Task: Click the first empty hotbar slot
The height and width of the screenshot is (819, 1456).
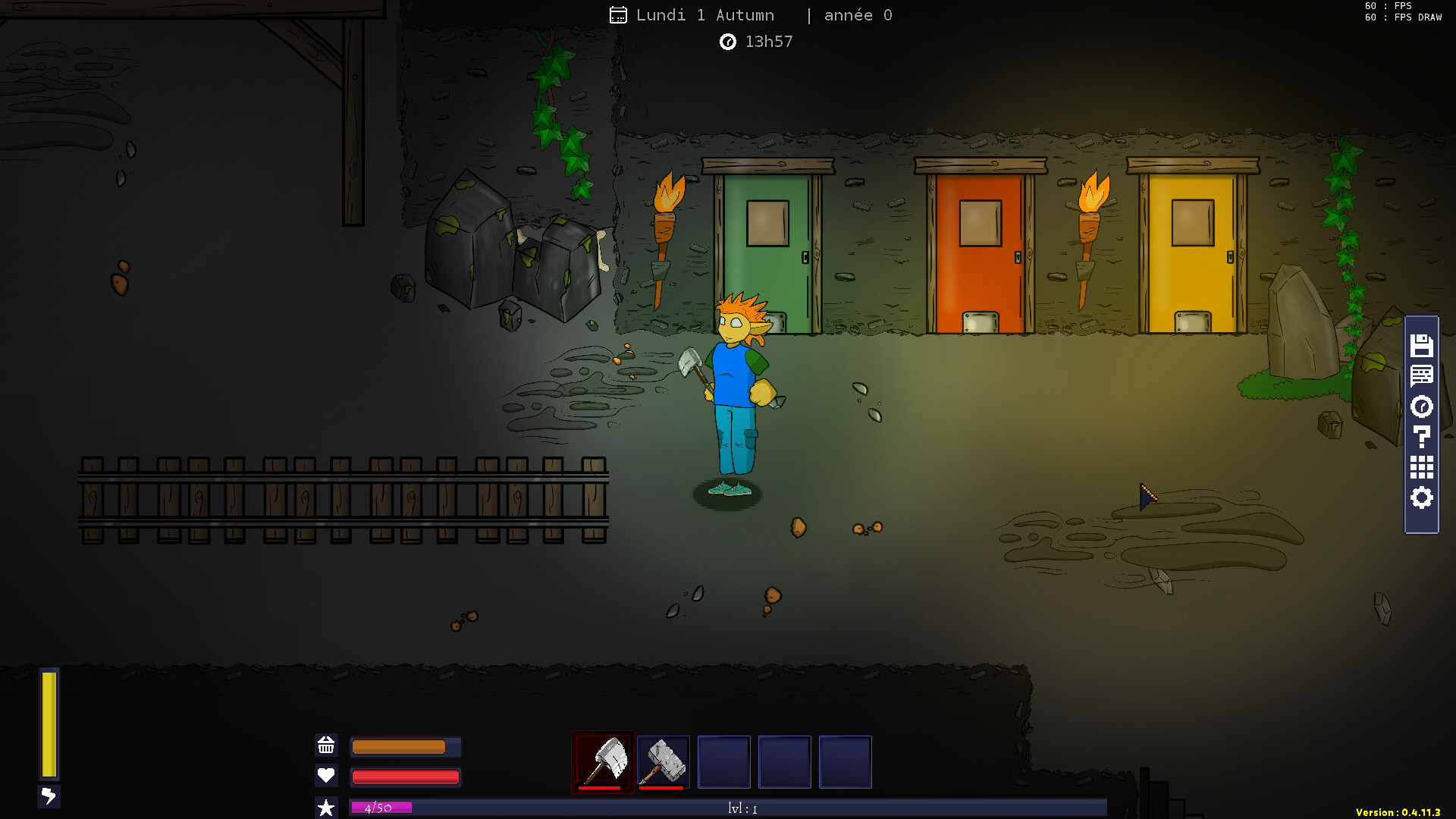Action: 723,761
